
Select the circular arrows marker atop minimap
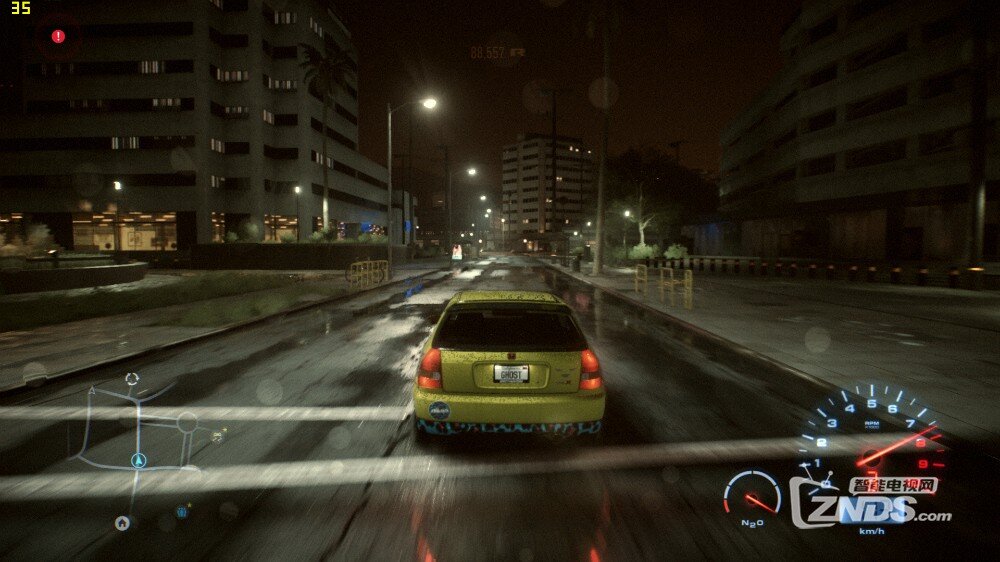click(131, 379)
